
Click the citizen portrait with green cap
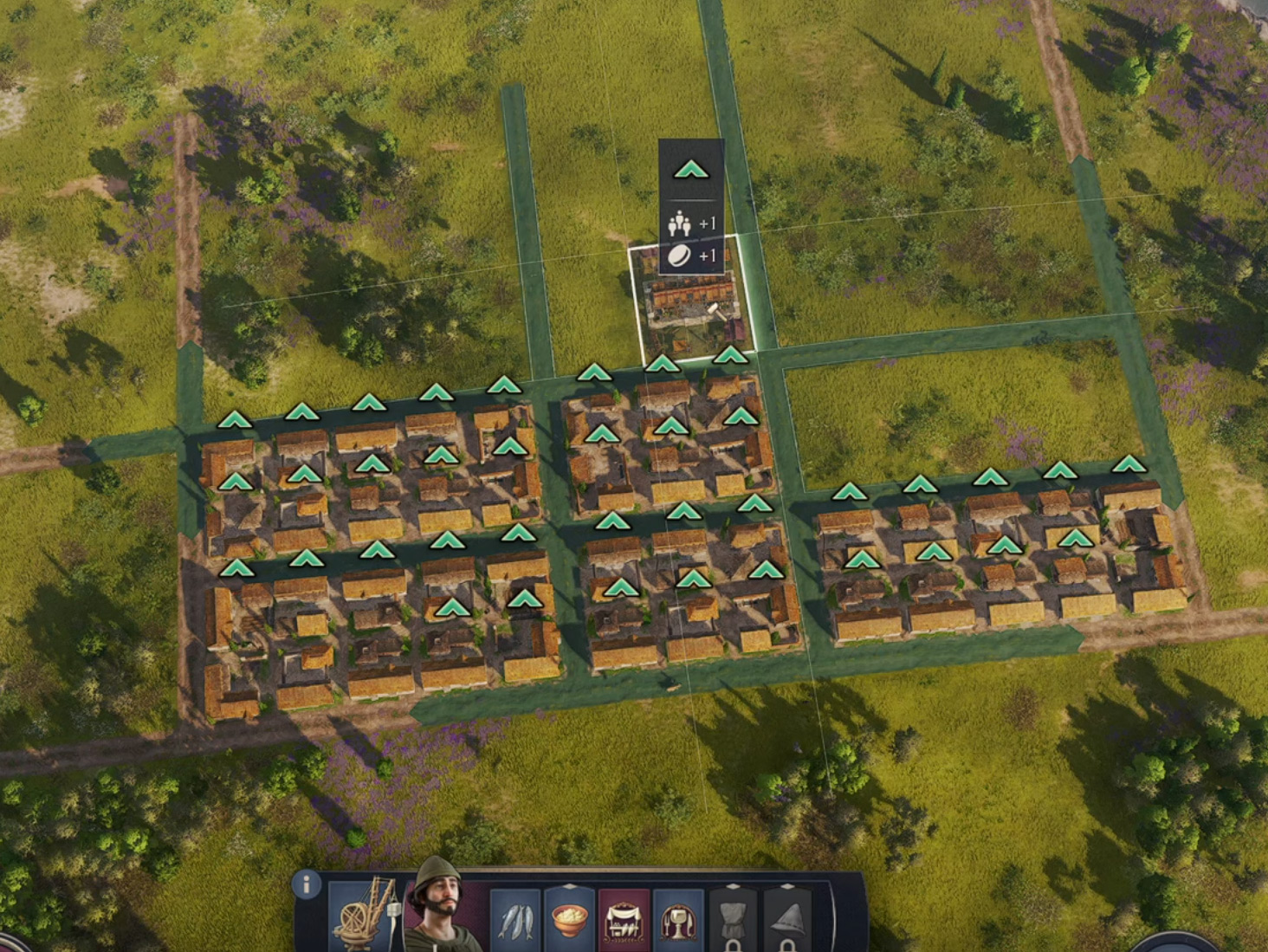[x=440, y=908]
